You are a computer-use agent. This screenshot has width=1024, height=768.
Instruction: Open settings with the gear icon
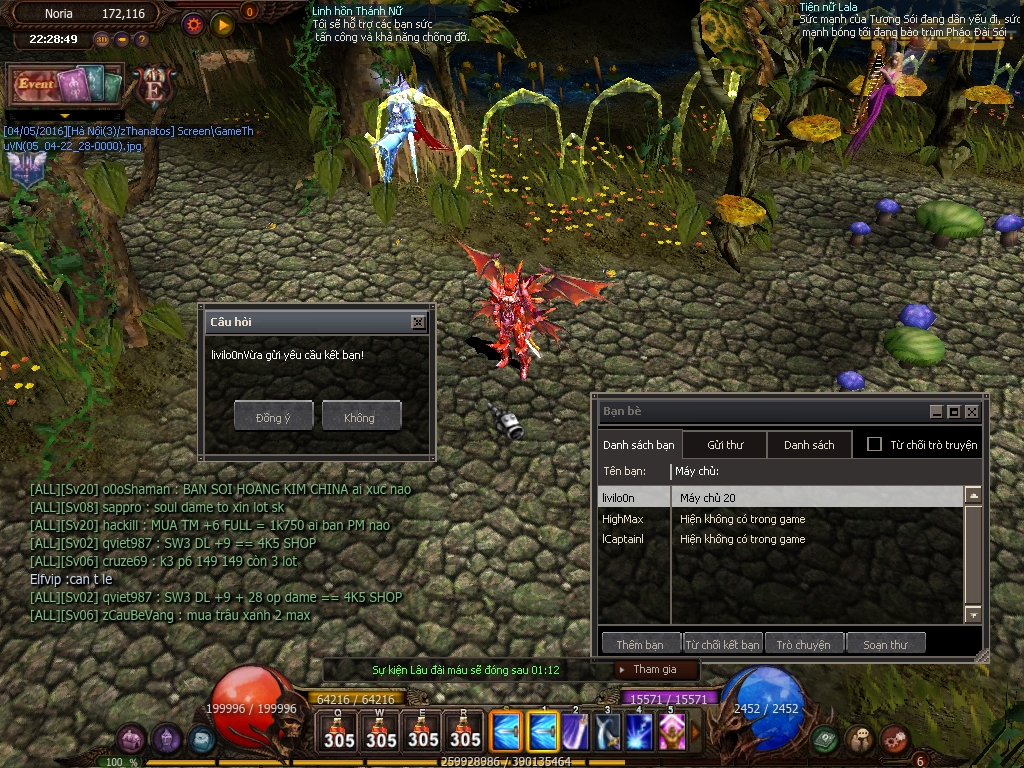click(193, 23)
